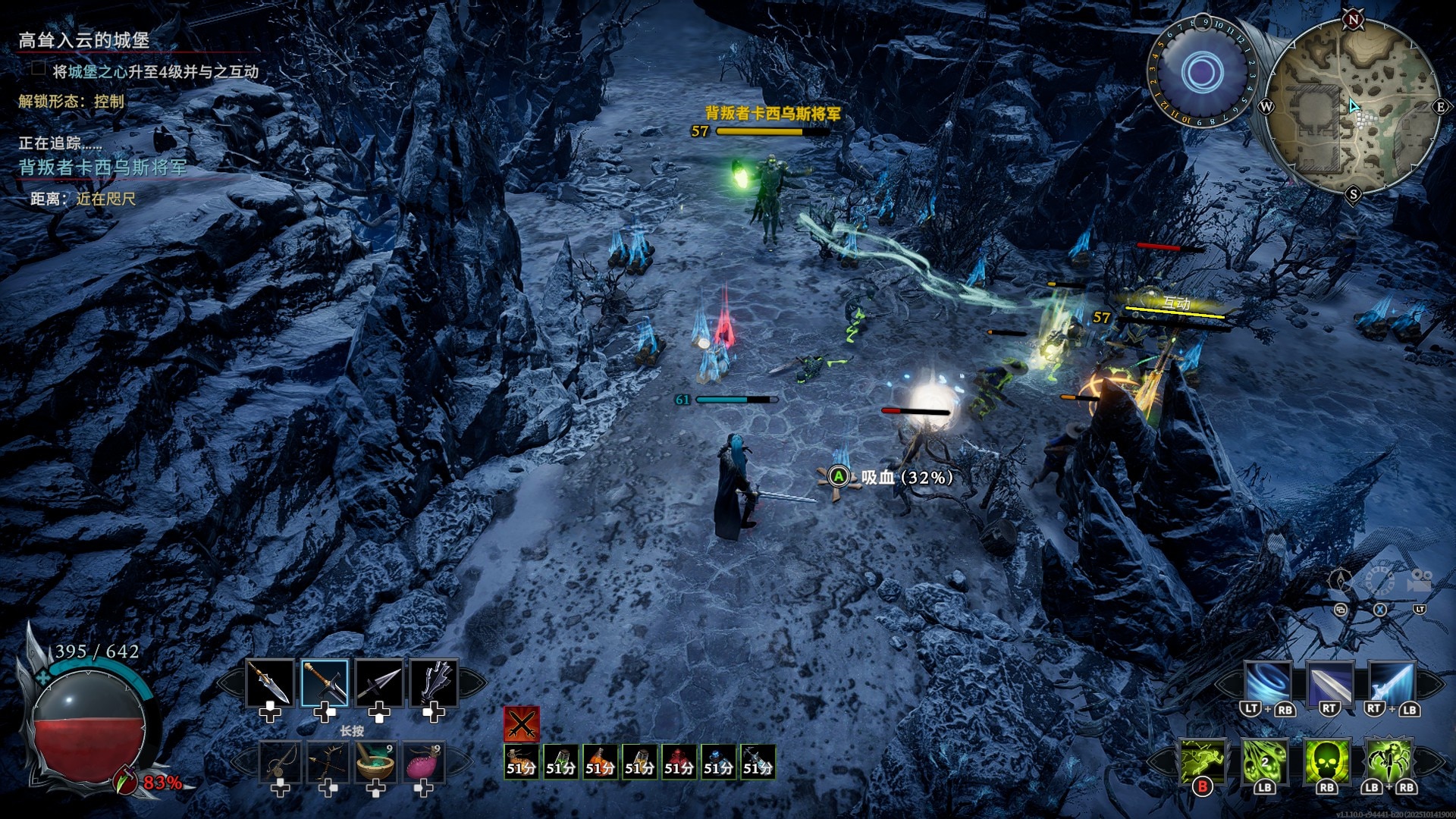Activate the blue whirlwind weapon skill

(x=1268, y=682)
